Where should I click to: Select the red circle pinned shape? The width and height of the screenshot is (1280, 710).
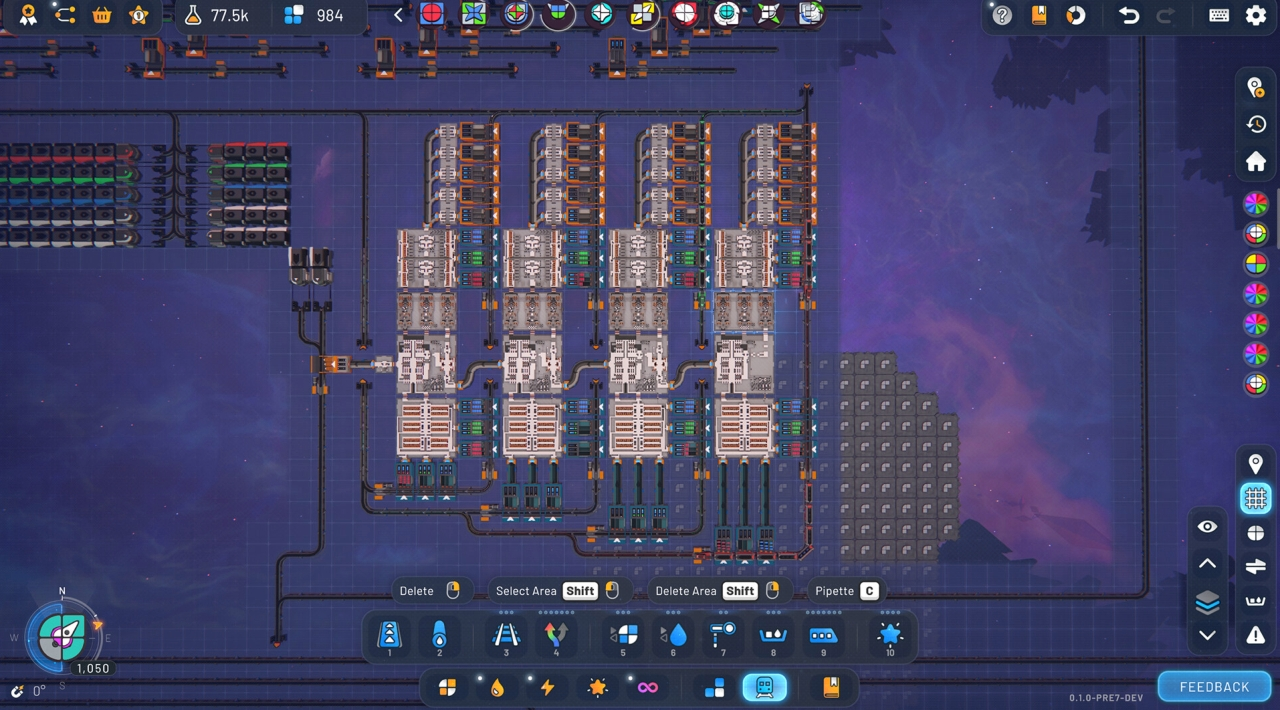[432, 14]
